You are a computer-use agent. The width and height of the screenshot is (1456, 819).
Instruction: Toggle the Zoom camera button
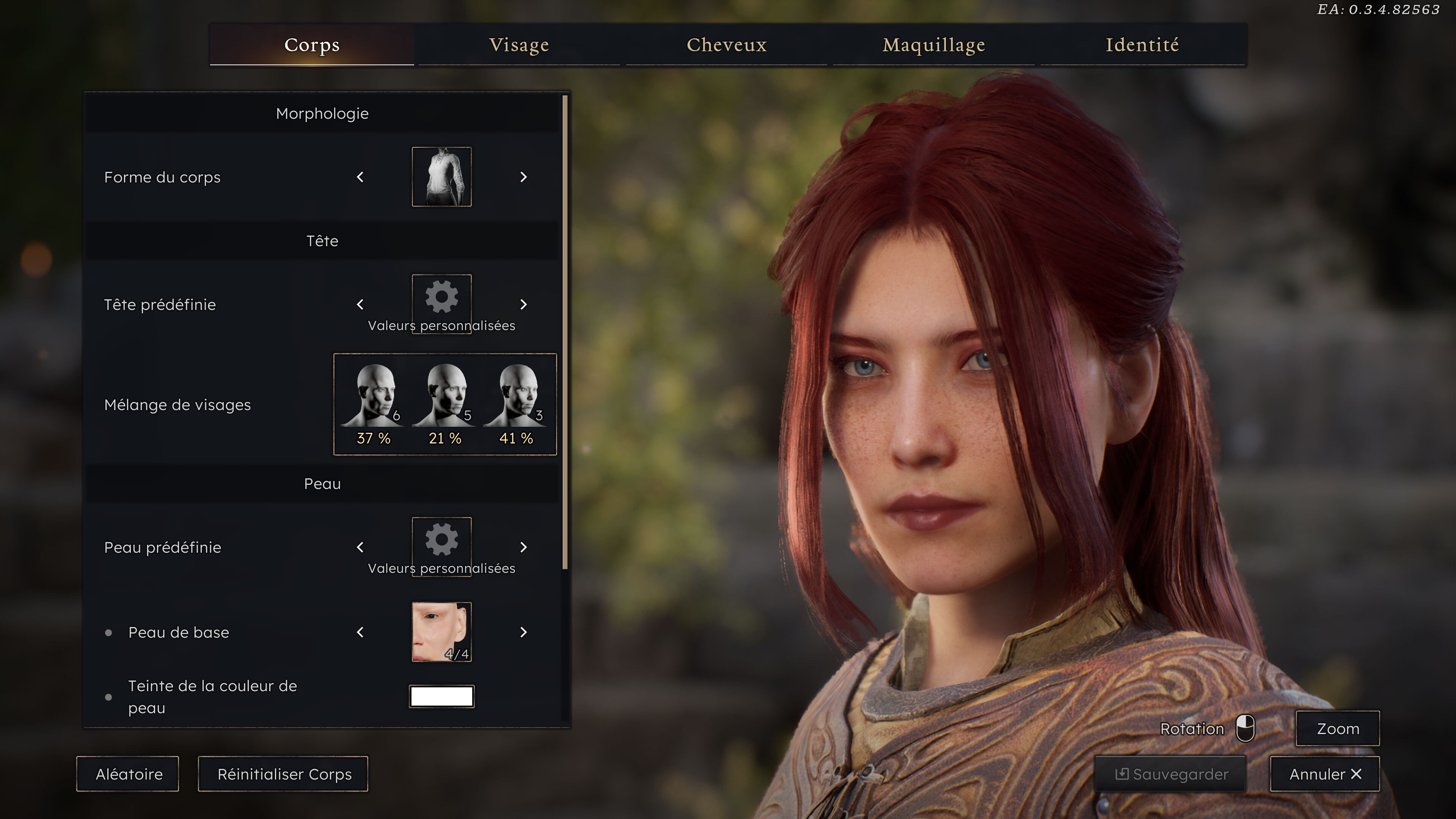[1337, 729]
